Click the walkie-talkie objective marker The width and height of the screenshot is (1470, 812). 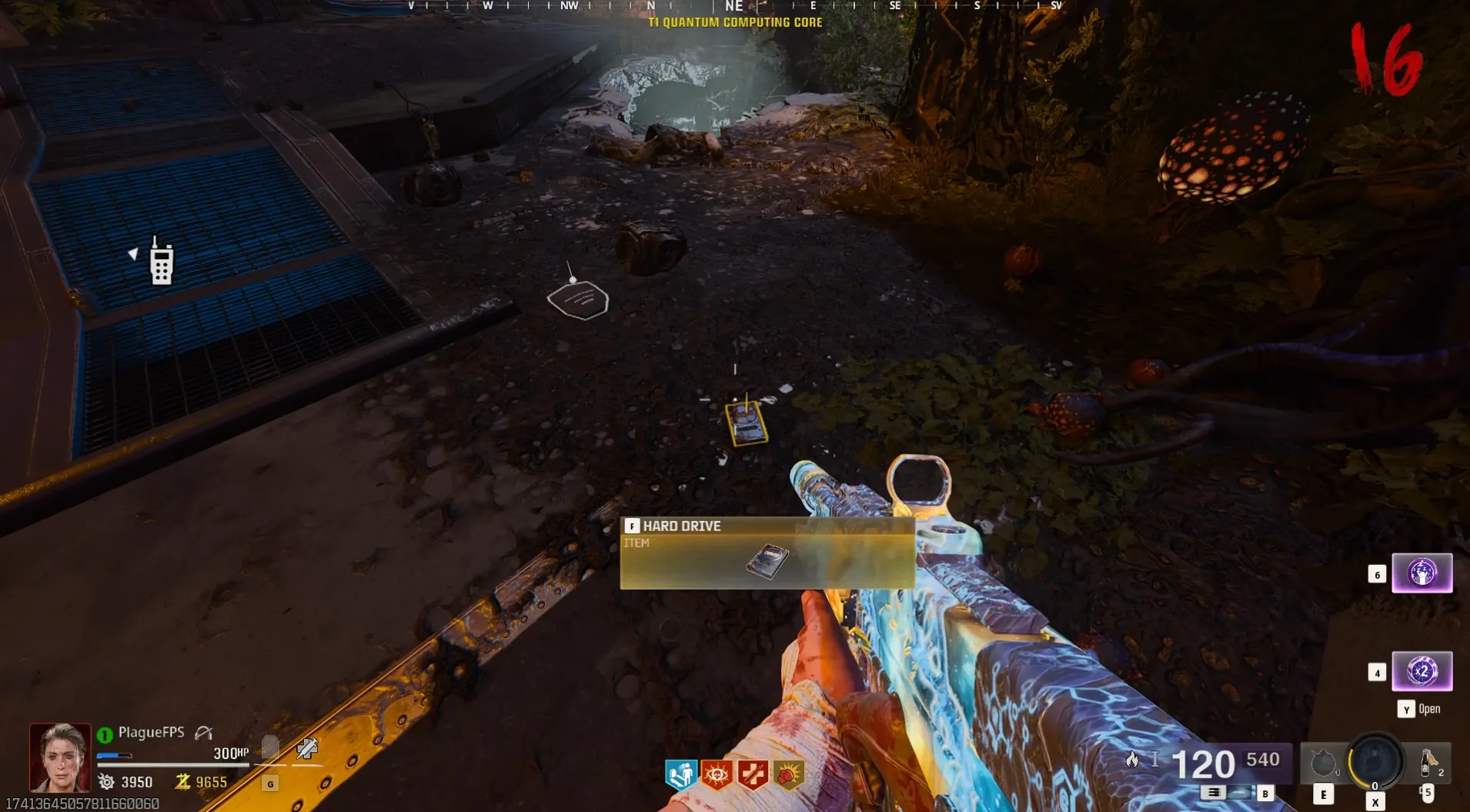click(161, 262)
